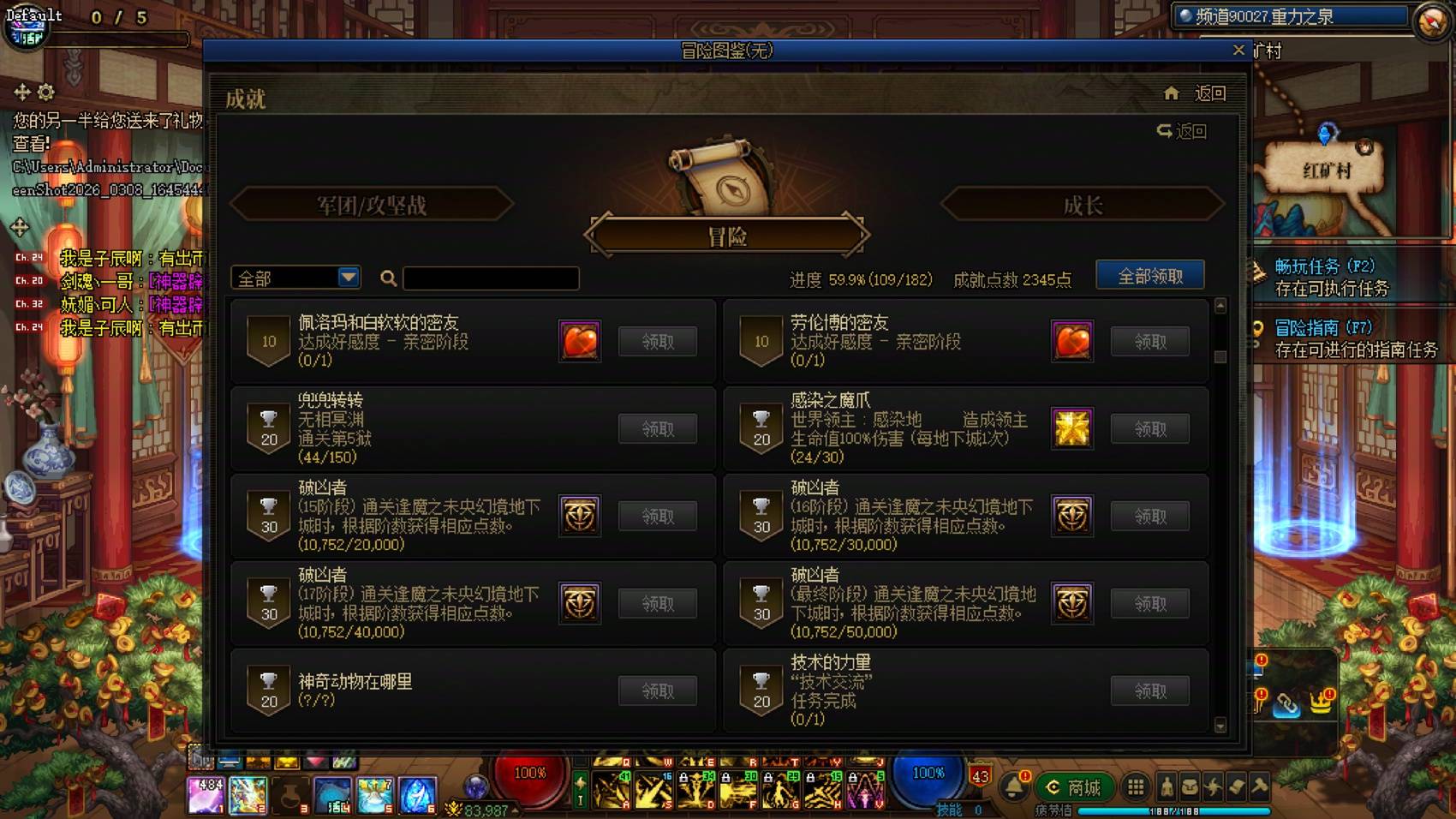Click the achievement search input field
This screenshot has width=1456, height=819.
pos(490,278)
